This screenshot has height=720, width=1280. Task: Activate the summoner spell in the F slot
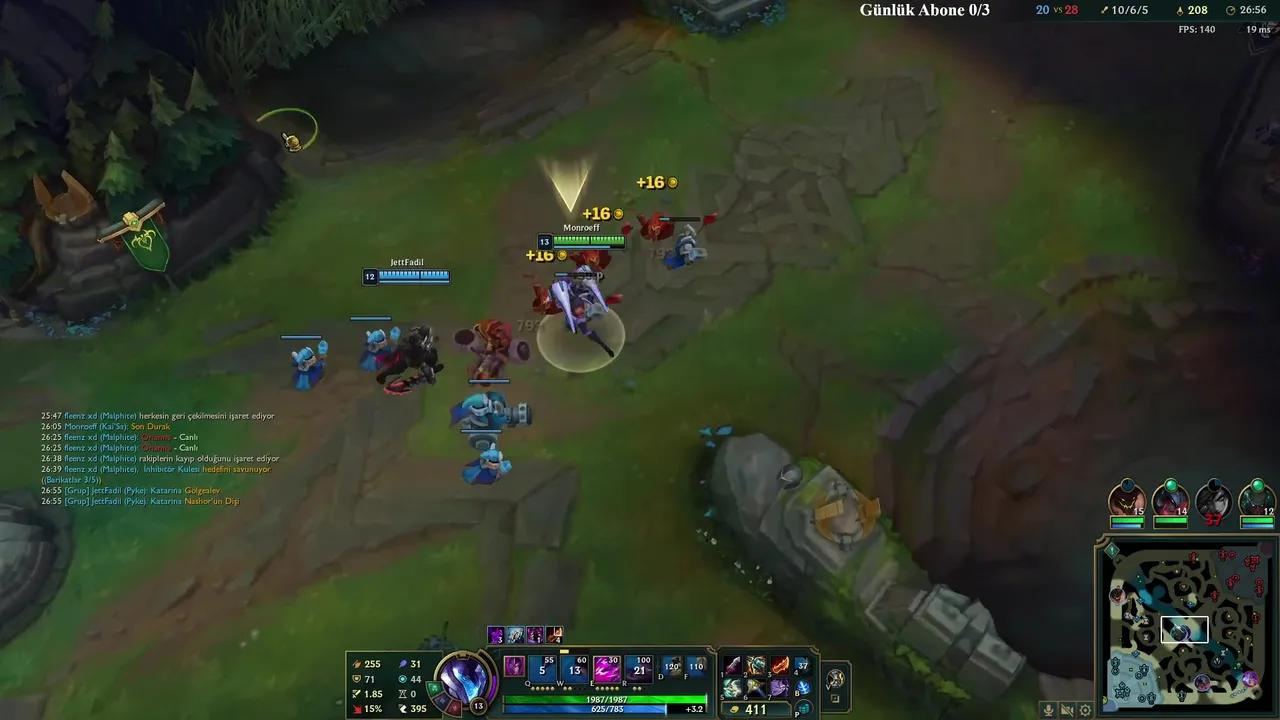(x=696, y=668)
